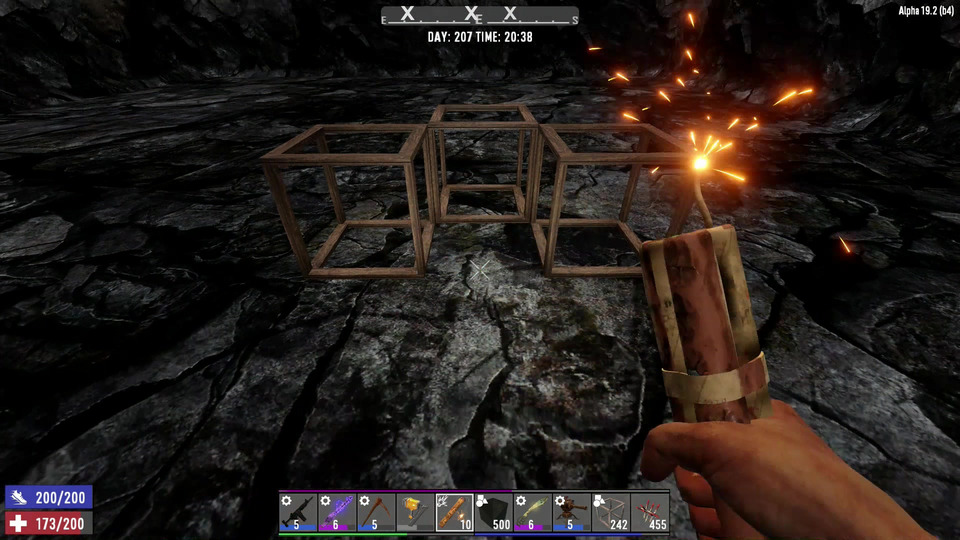Select the wood frame stack of 242
The width and height of the screenshot is (960, 540).
click(x=610, y=512)
